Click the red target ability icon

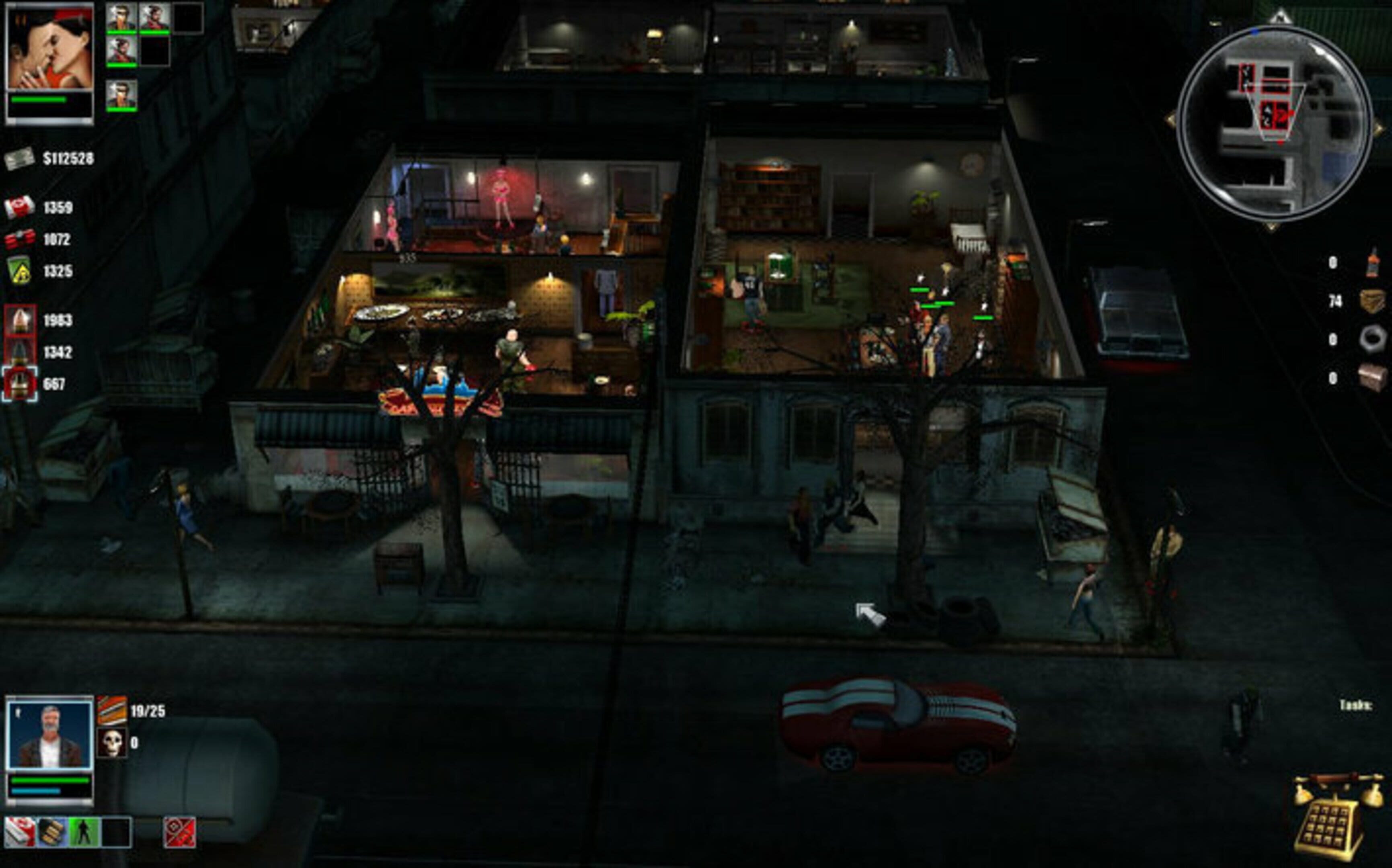coord(179,832)
